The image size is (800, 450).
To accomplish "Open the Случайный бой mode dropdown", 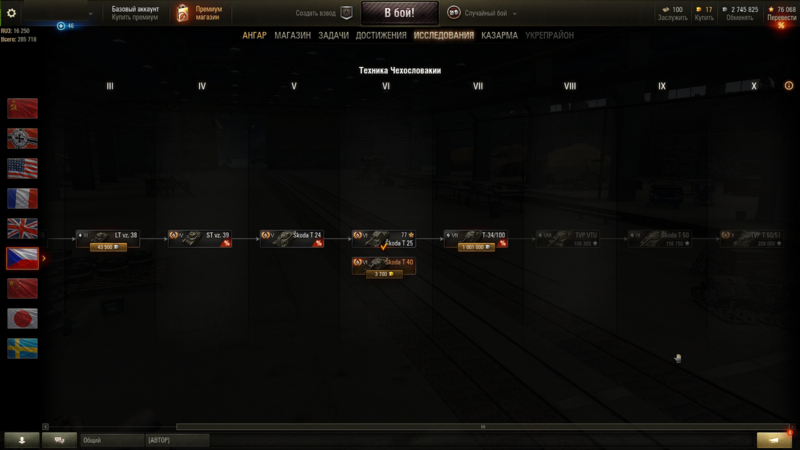I will click(x=483, y=13).
